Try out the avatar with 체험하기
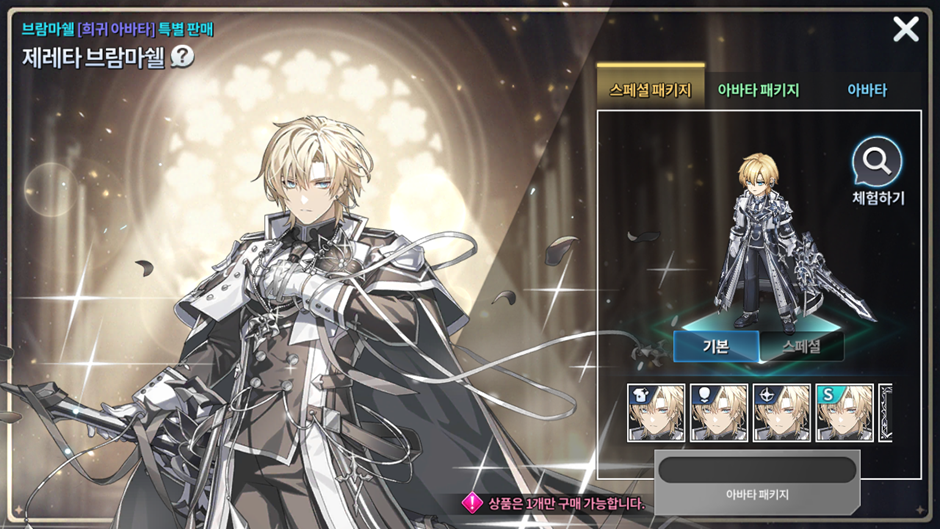This screenshot has width=940, height=529. 877,170
